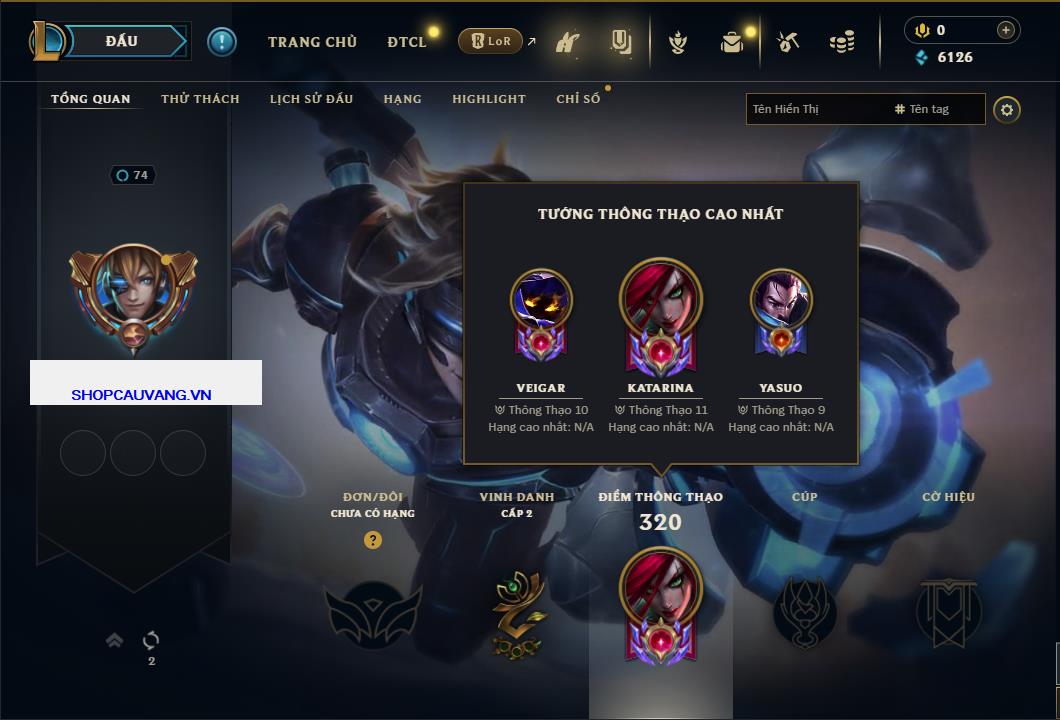Select the VINH DANH honor emblem
The width and height of the screenshot is (1060, 720).
click(518, 613)
